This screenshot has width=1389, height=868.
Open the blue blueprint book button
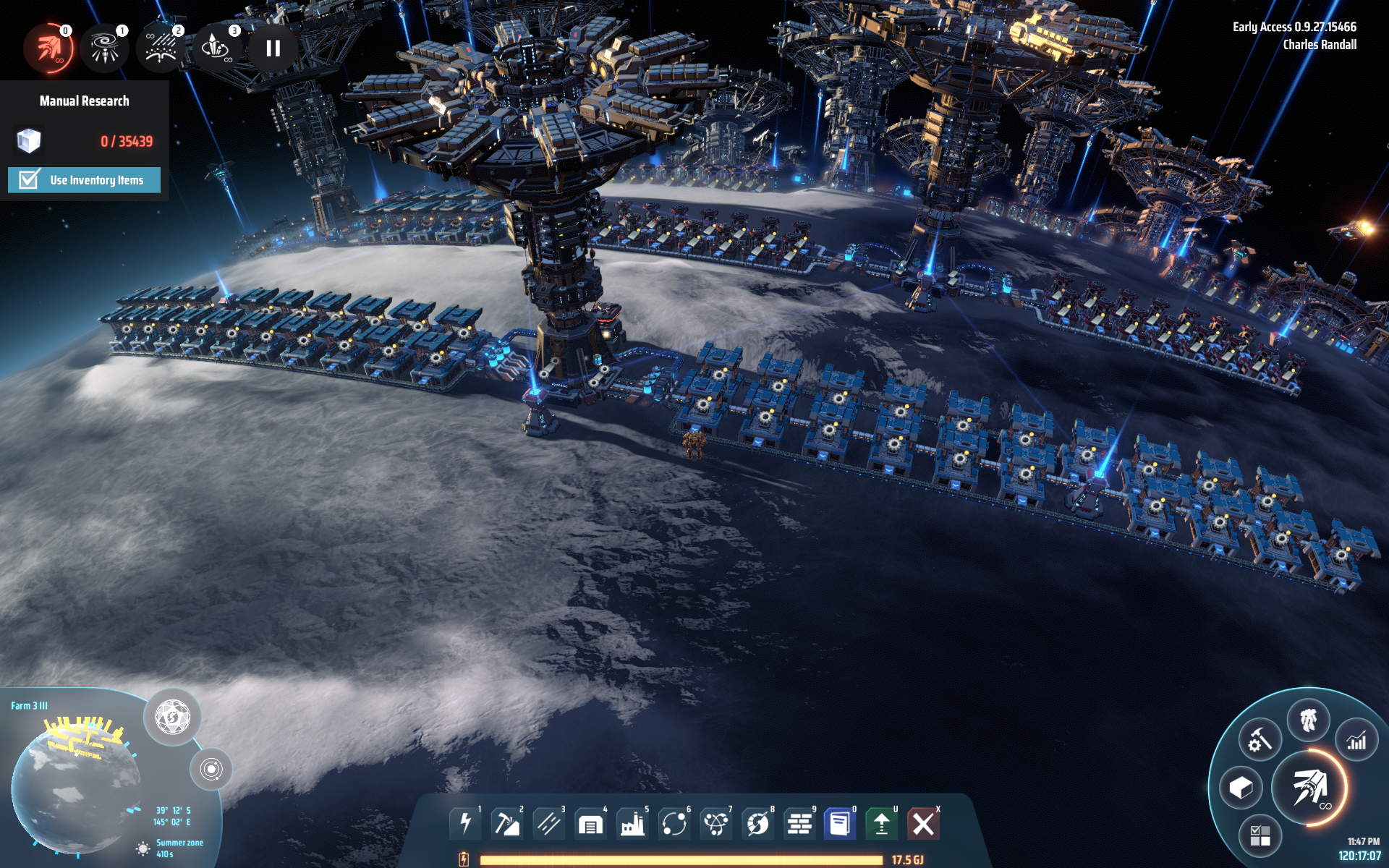840,823
